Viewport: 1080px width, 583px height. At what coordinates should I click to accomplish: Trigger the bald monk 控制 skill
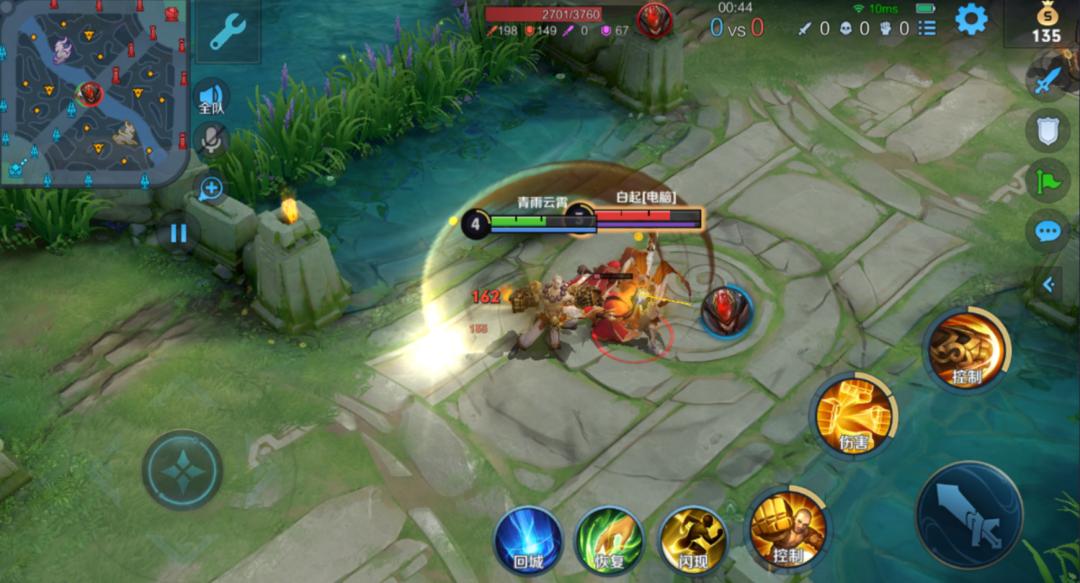(x=788, y=526)
